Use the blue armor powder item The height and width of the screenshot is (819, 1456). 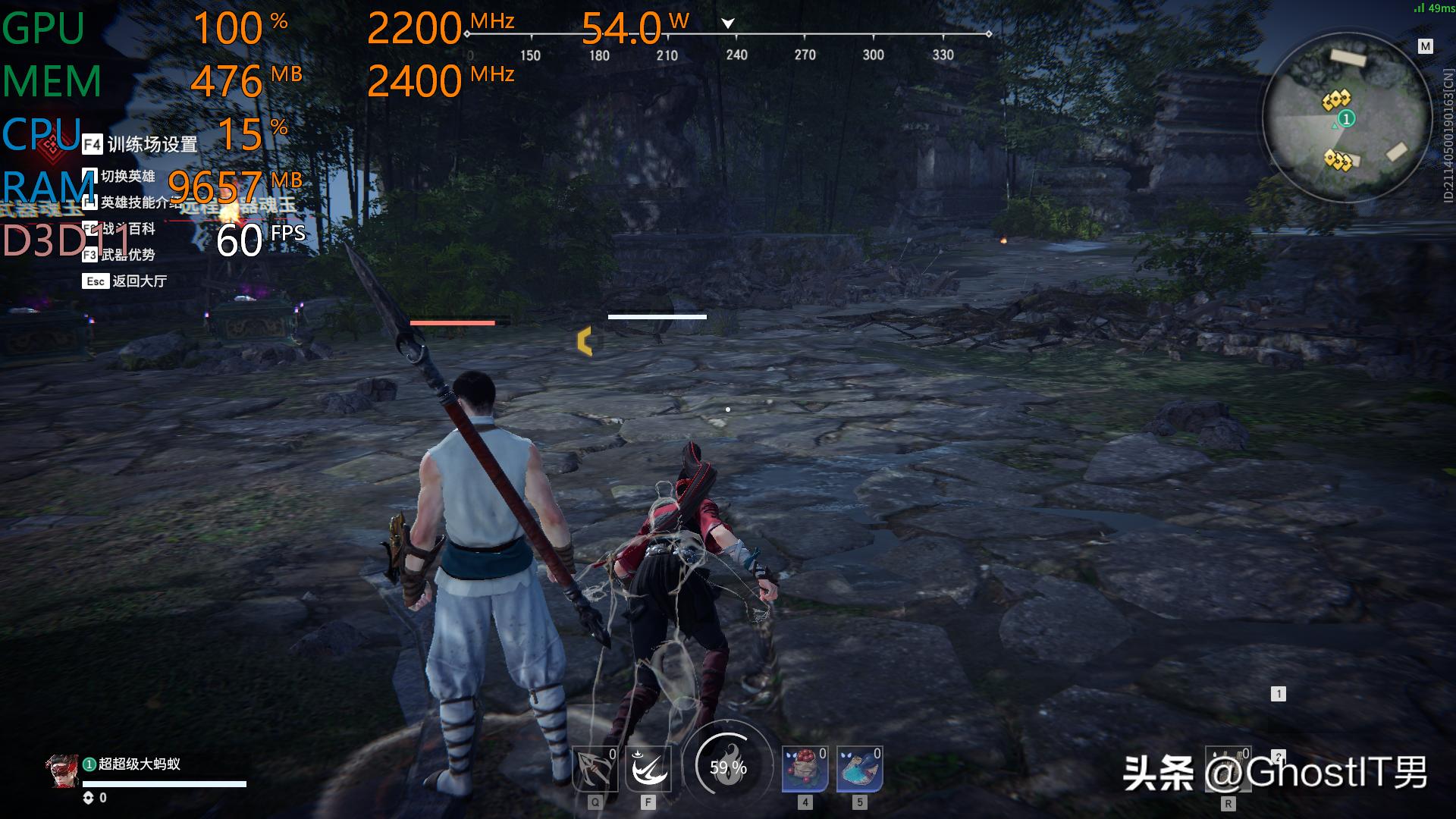pos(859,769)
